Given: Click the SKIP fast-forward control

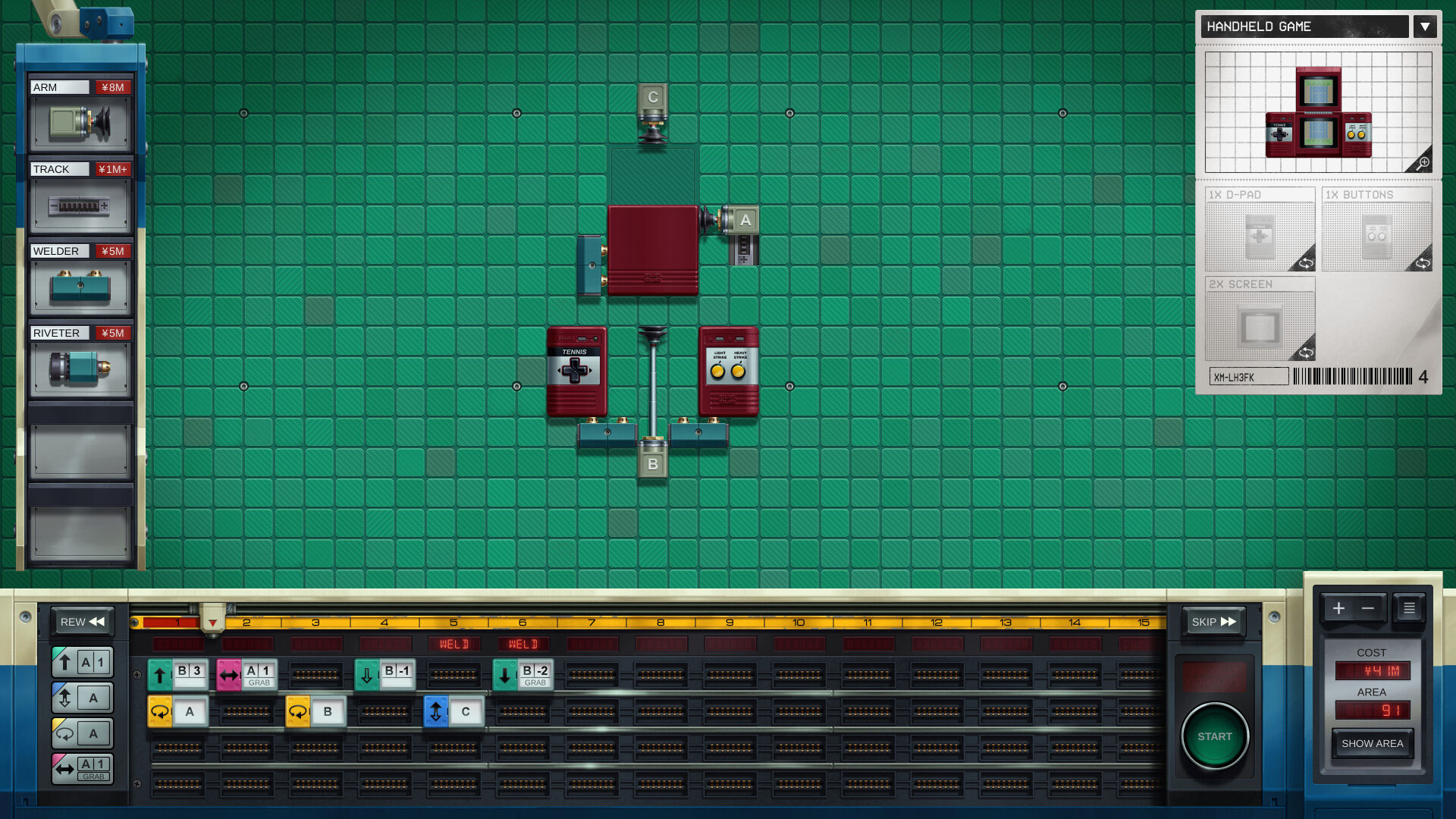Looking at the screenshot, I should pos(1213,622).
